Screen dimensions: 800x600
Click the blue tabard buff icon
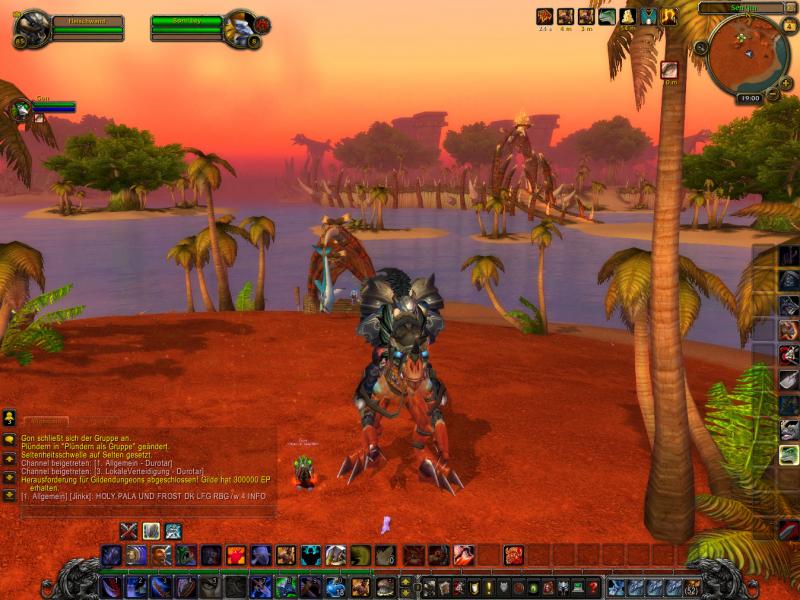648,16
